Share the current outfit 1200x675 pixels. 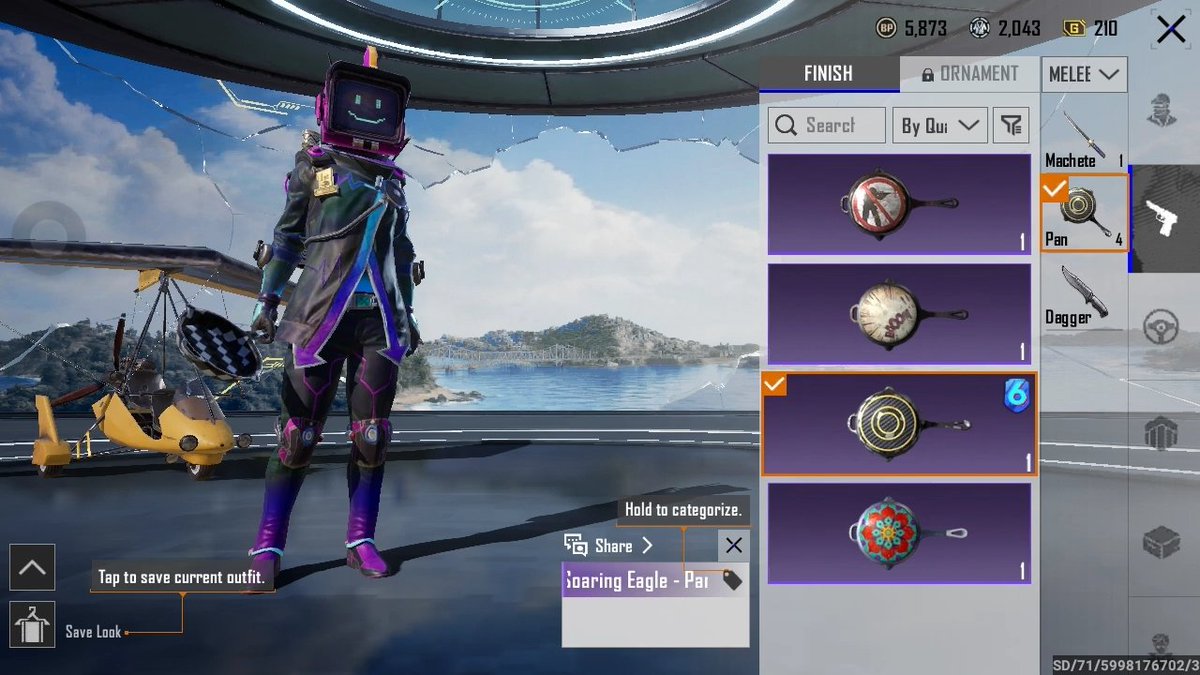coord(608,545)
